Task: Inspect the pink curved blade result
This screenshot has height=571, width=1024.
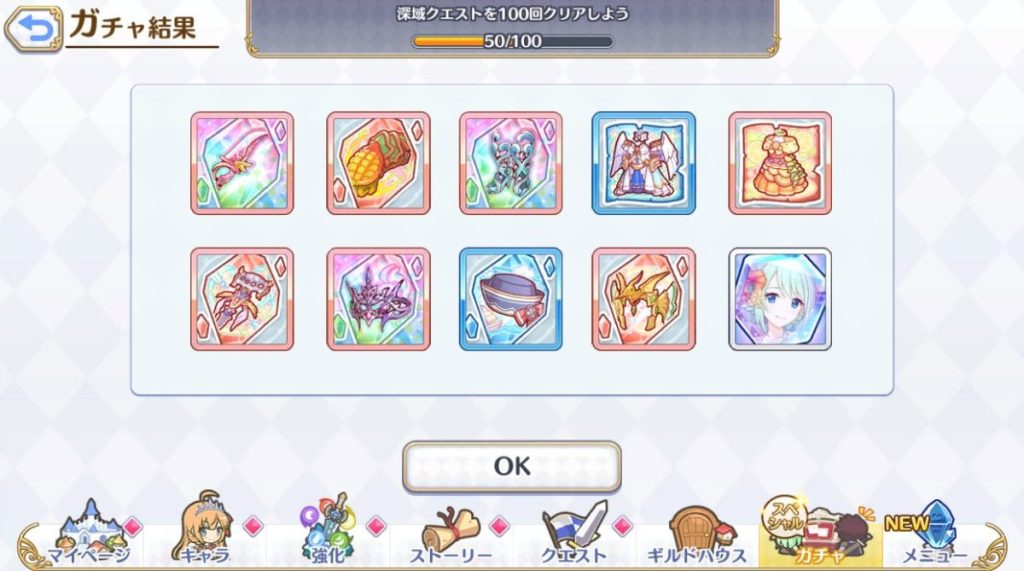Action: tap(242, 163)
